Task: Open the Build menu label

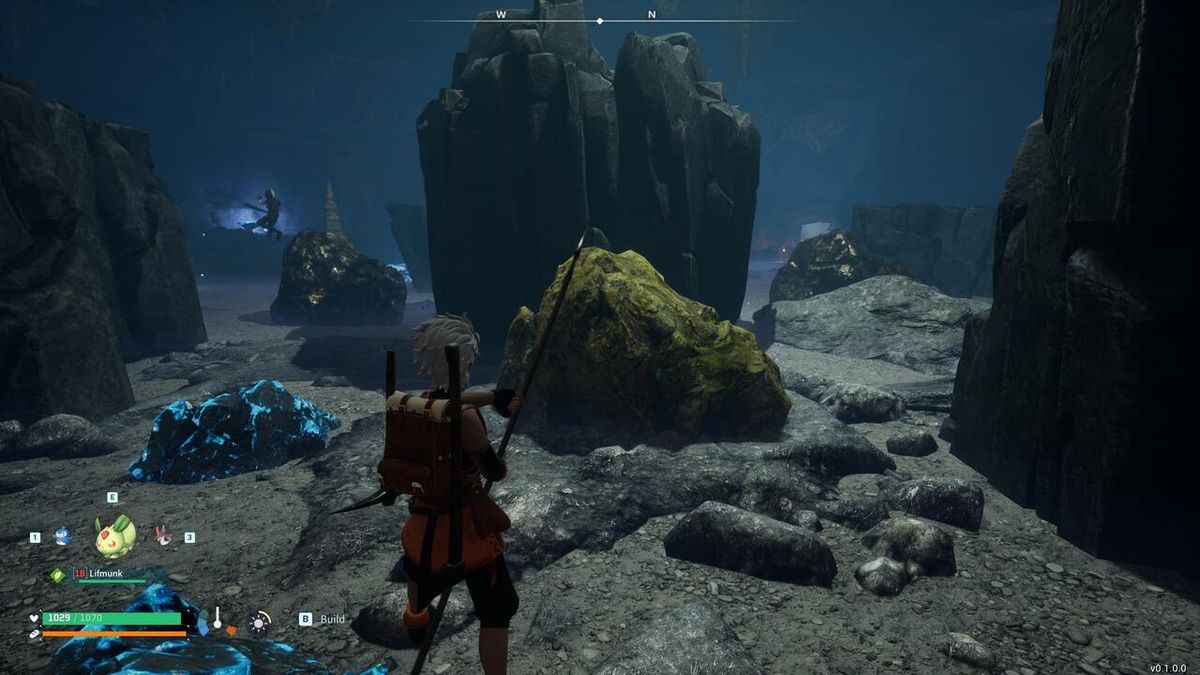Action: point(332,619)
